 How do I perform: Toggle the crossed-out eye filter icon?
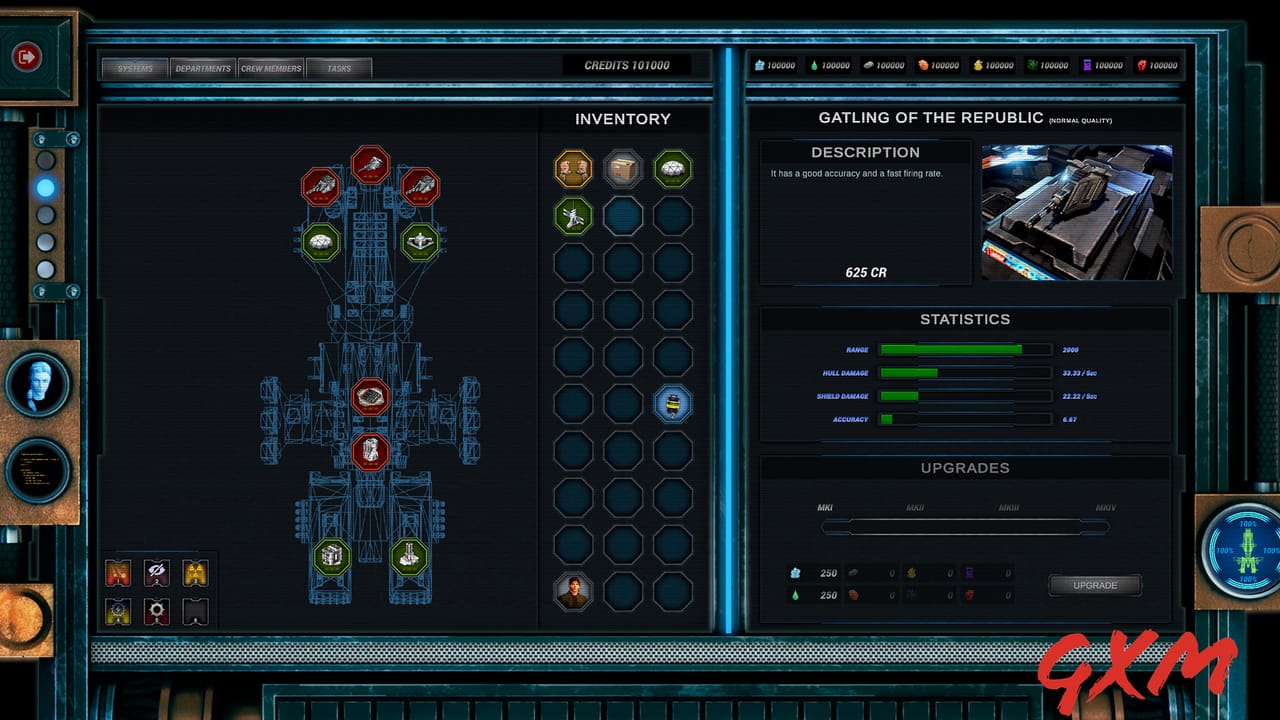pyautogui.click(x=157, y=572)
